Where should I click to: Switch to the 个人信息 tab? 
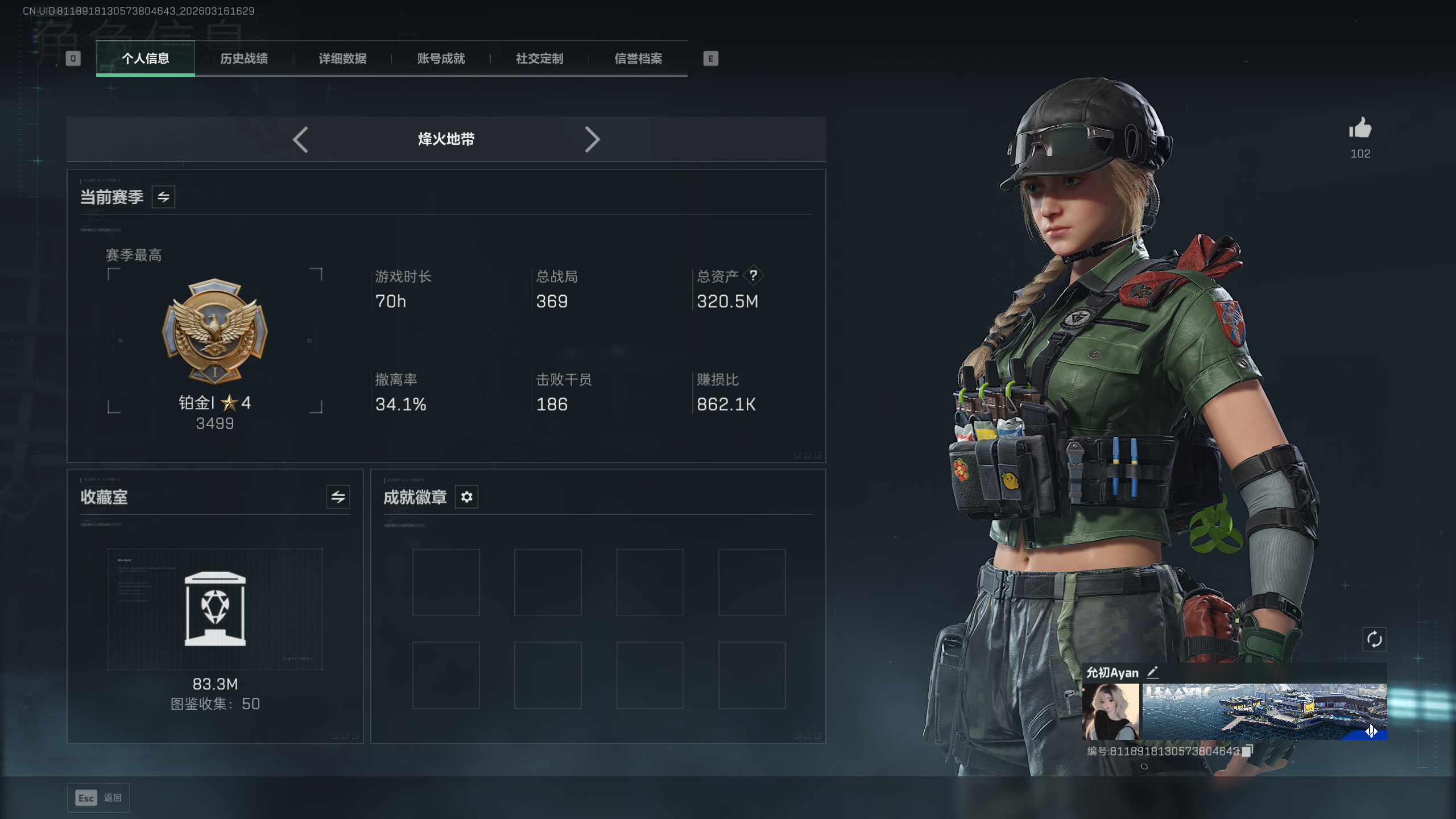point(146,59)
